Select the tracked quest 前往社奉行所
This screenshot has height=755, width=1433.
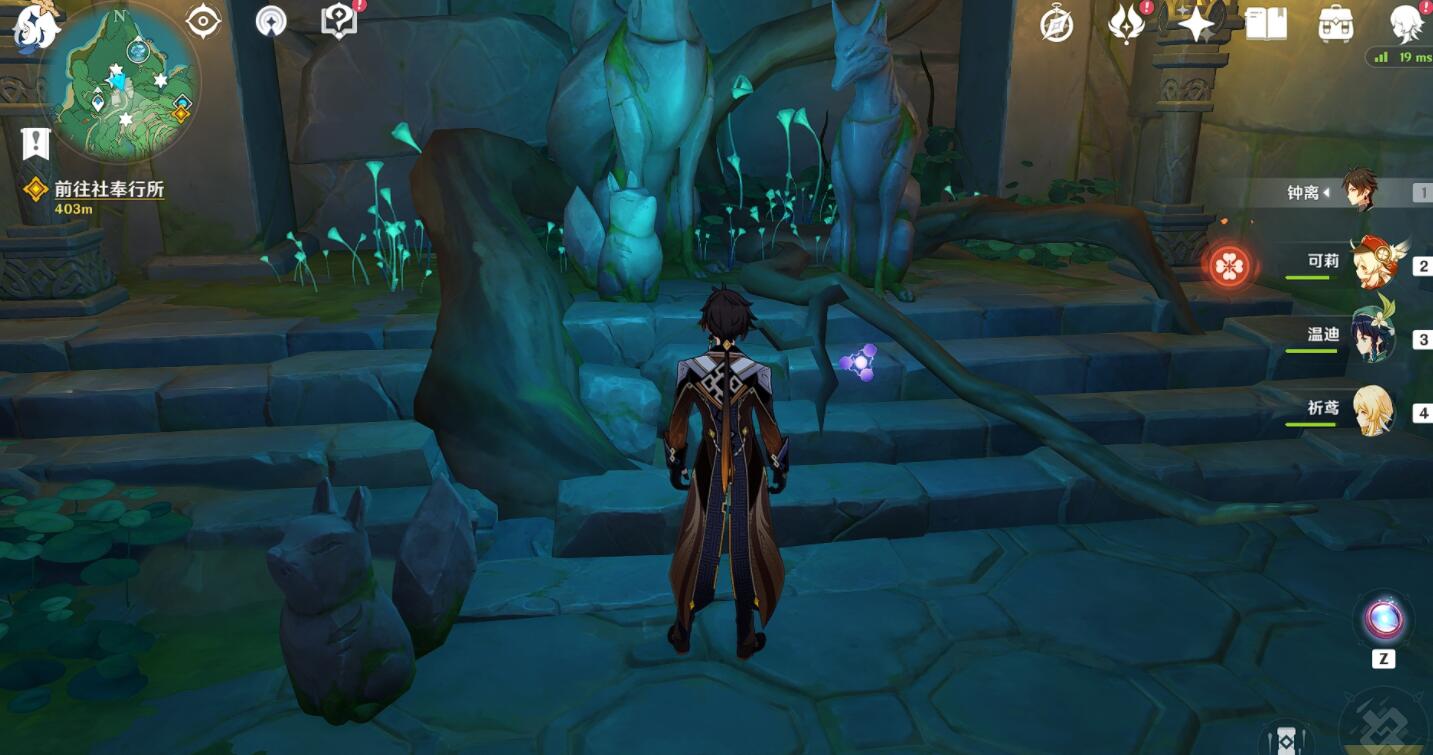click(x=108, y=190)
